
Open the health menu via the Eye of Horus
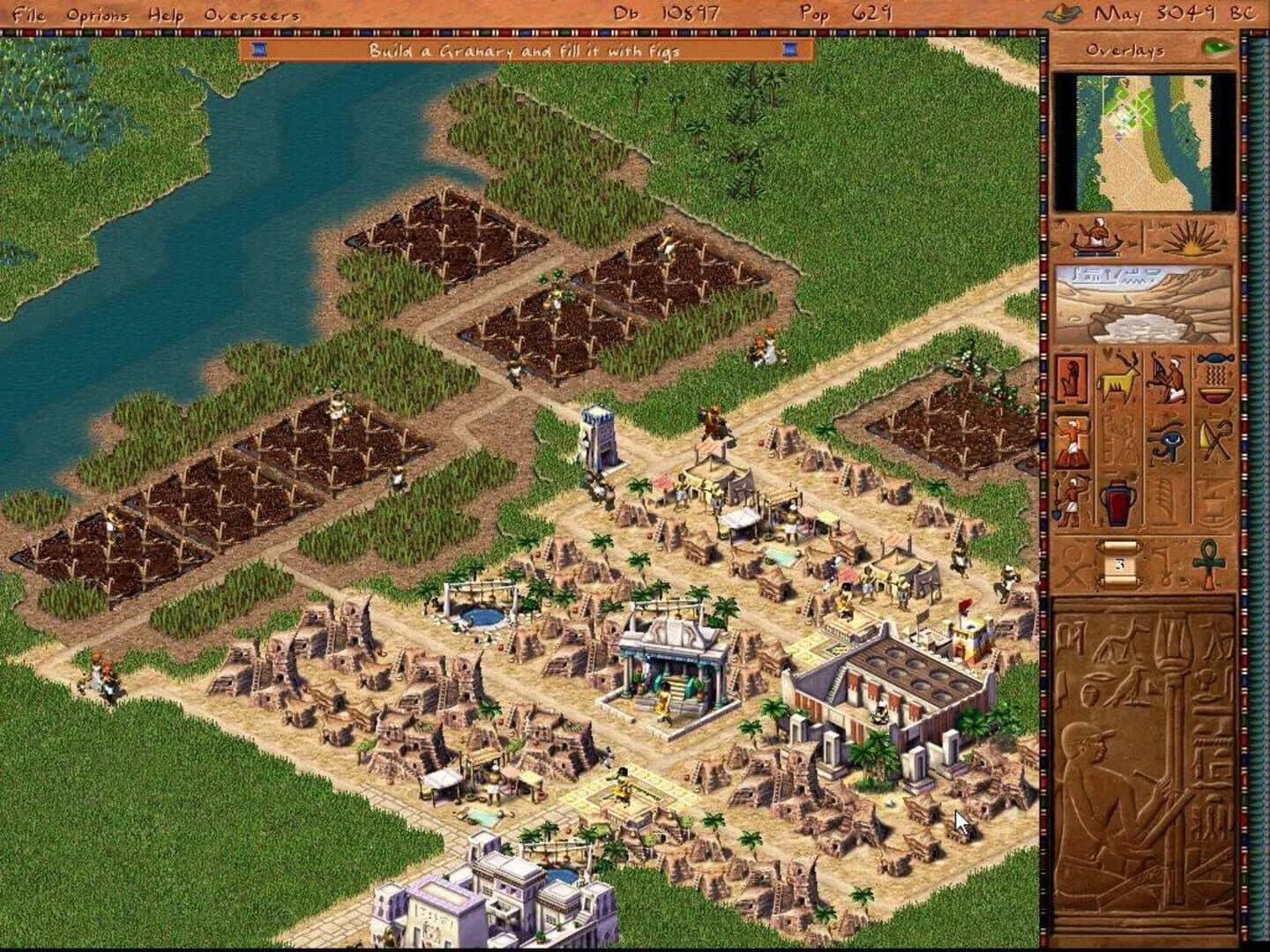click(1167, 442)
